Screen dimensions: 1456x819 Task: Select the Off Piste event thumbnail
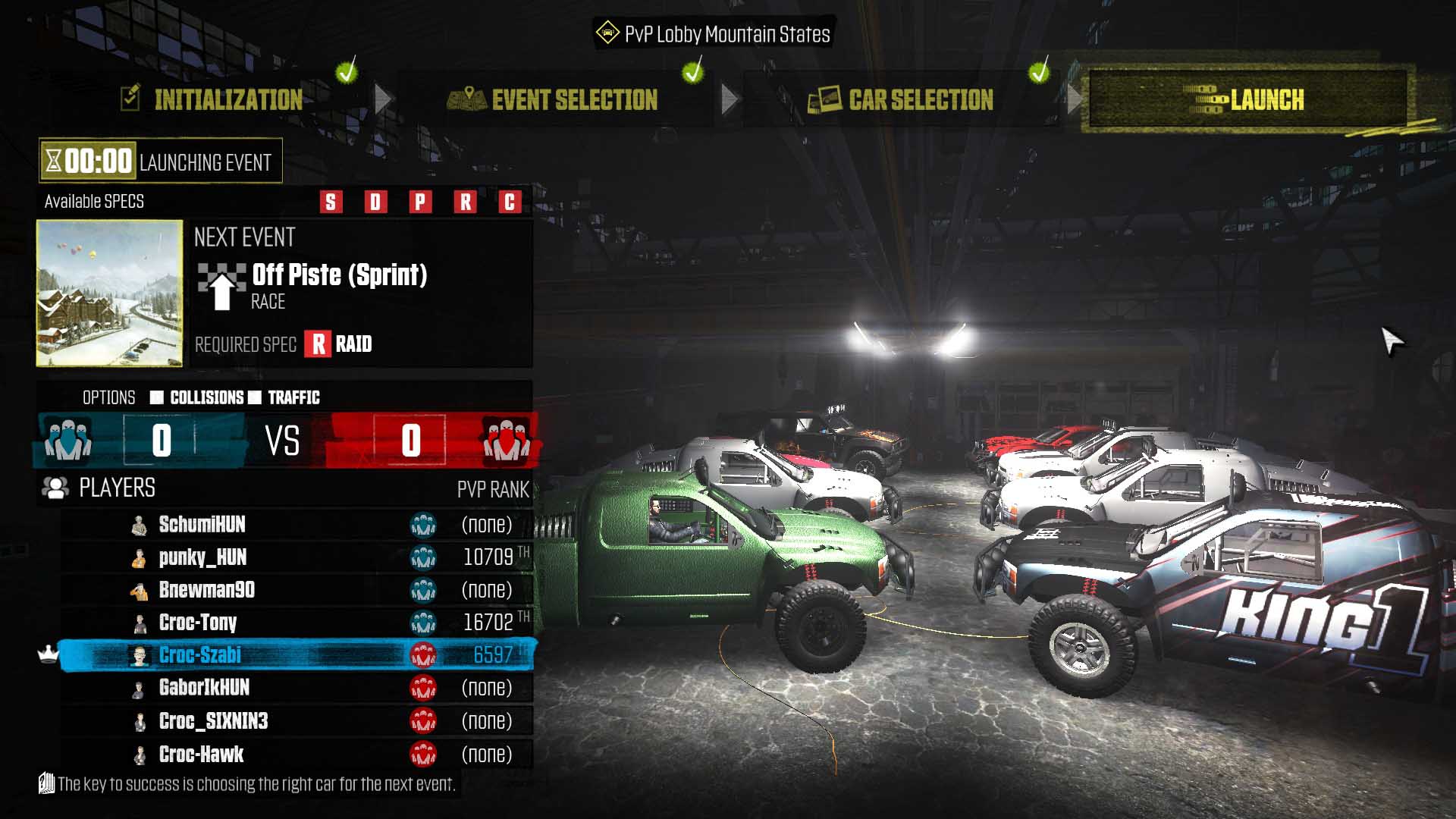coord(110,293)
